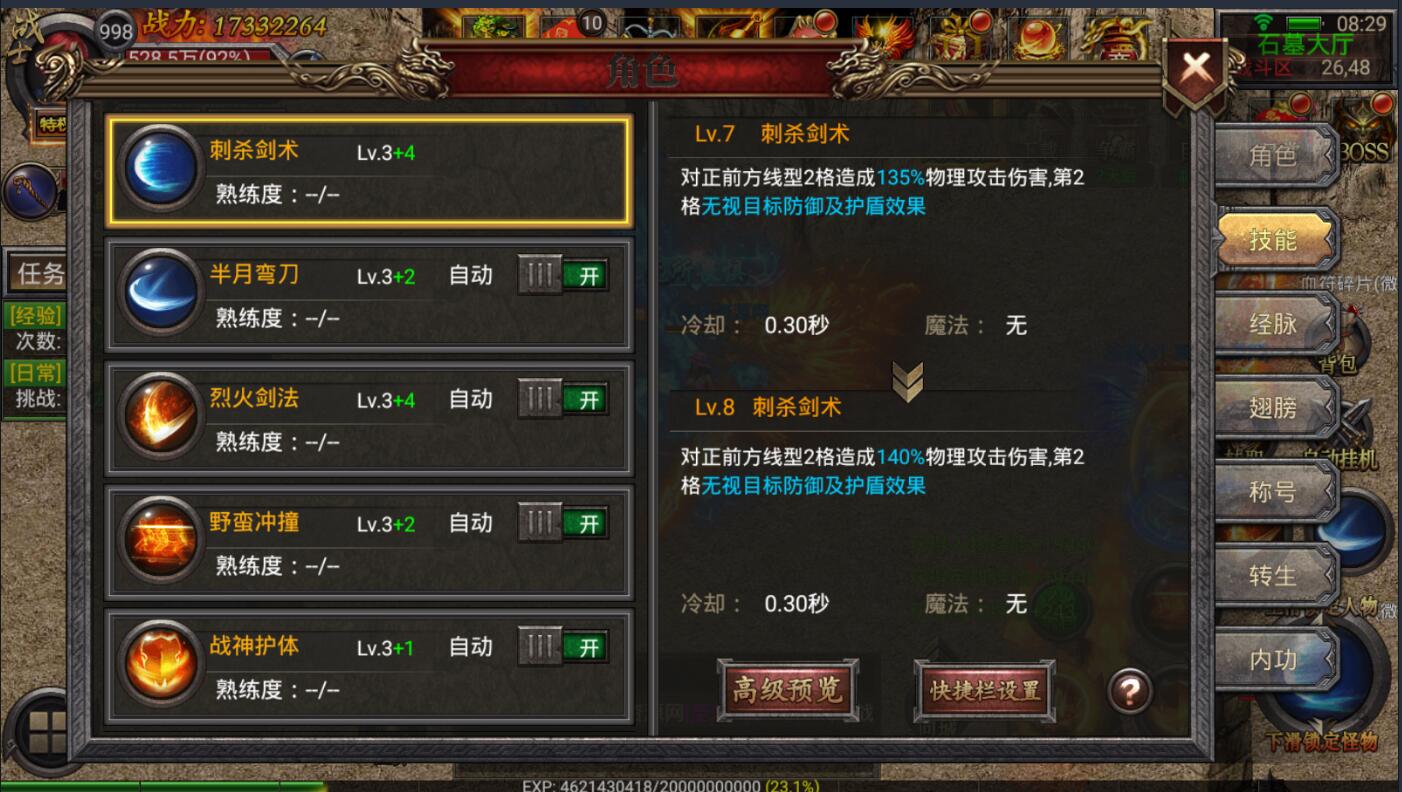Open the 角色 tab on the right
The height and width of the screenshot is (792, 1402).
1274,156
